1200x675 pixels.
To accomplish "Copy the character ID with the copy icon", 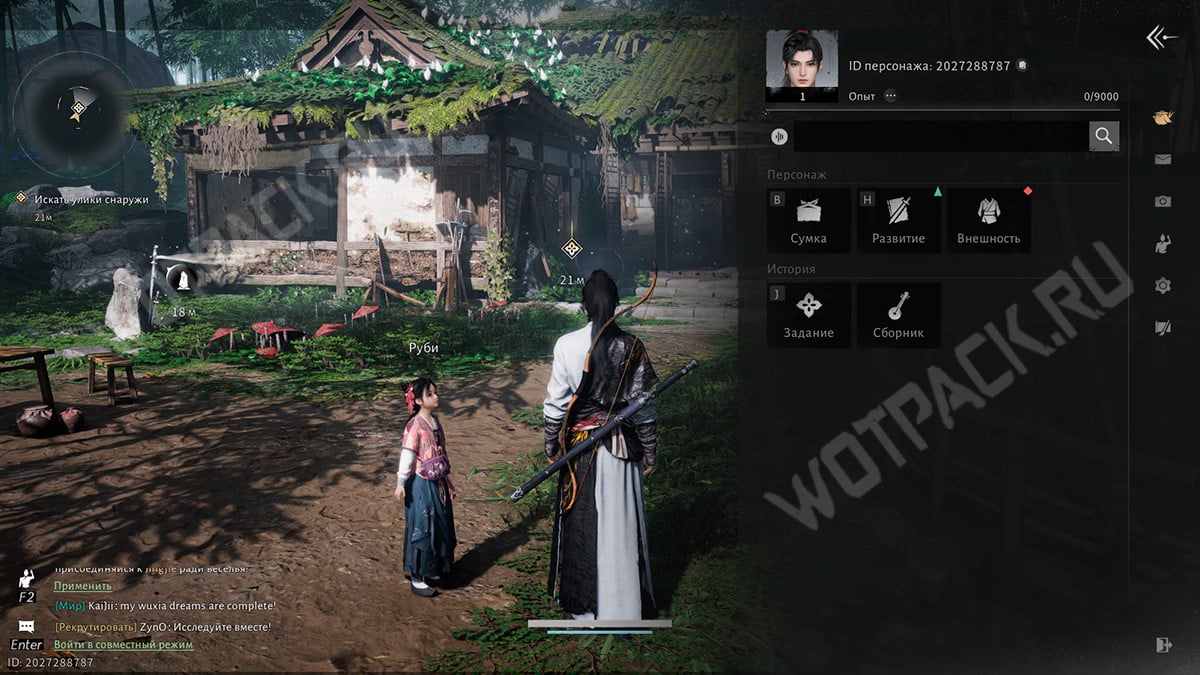I will tap(1022, 66).
